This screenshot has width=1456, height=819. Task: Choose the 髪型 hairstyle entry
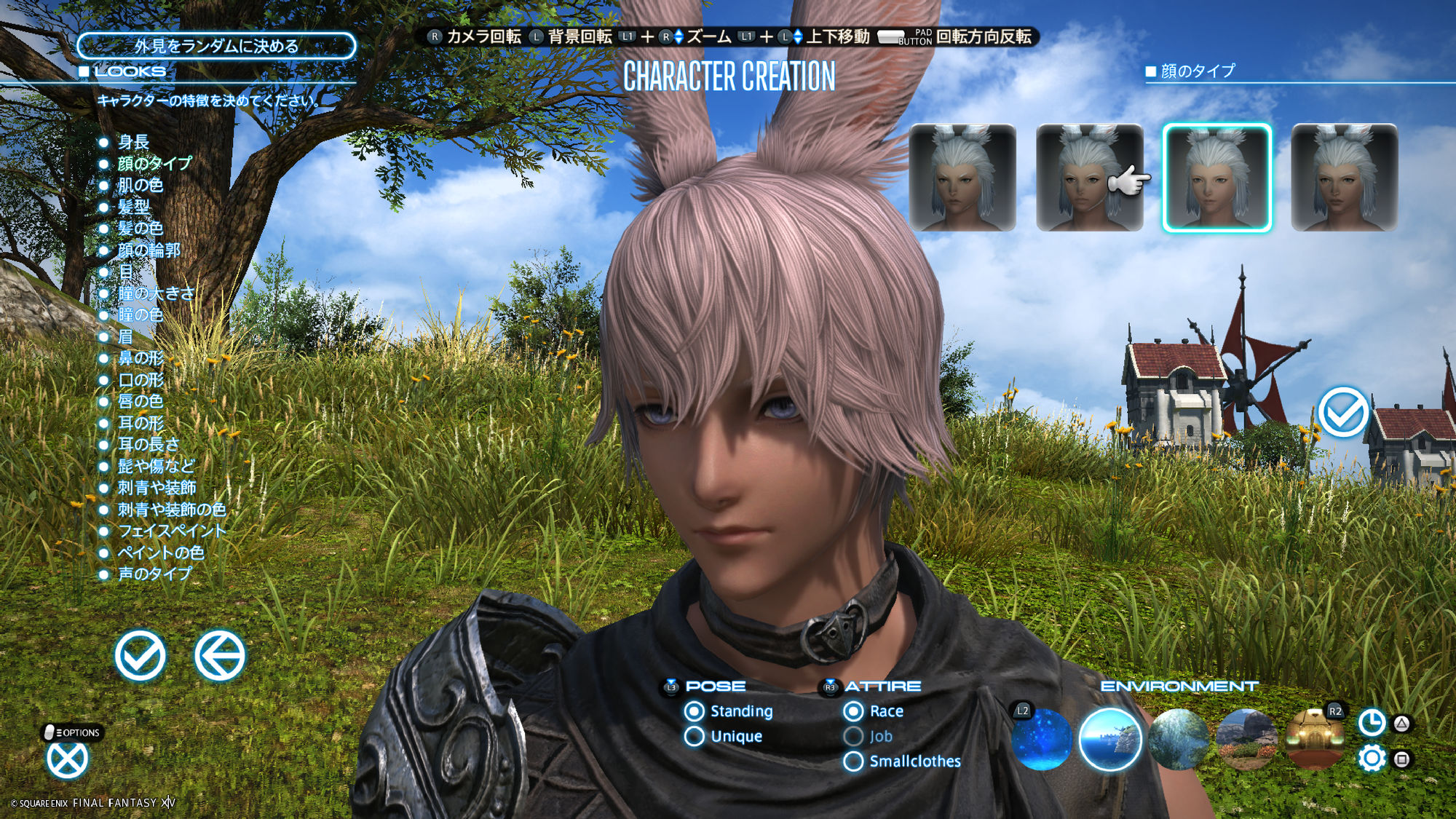pos(133,207)
